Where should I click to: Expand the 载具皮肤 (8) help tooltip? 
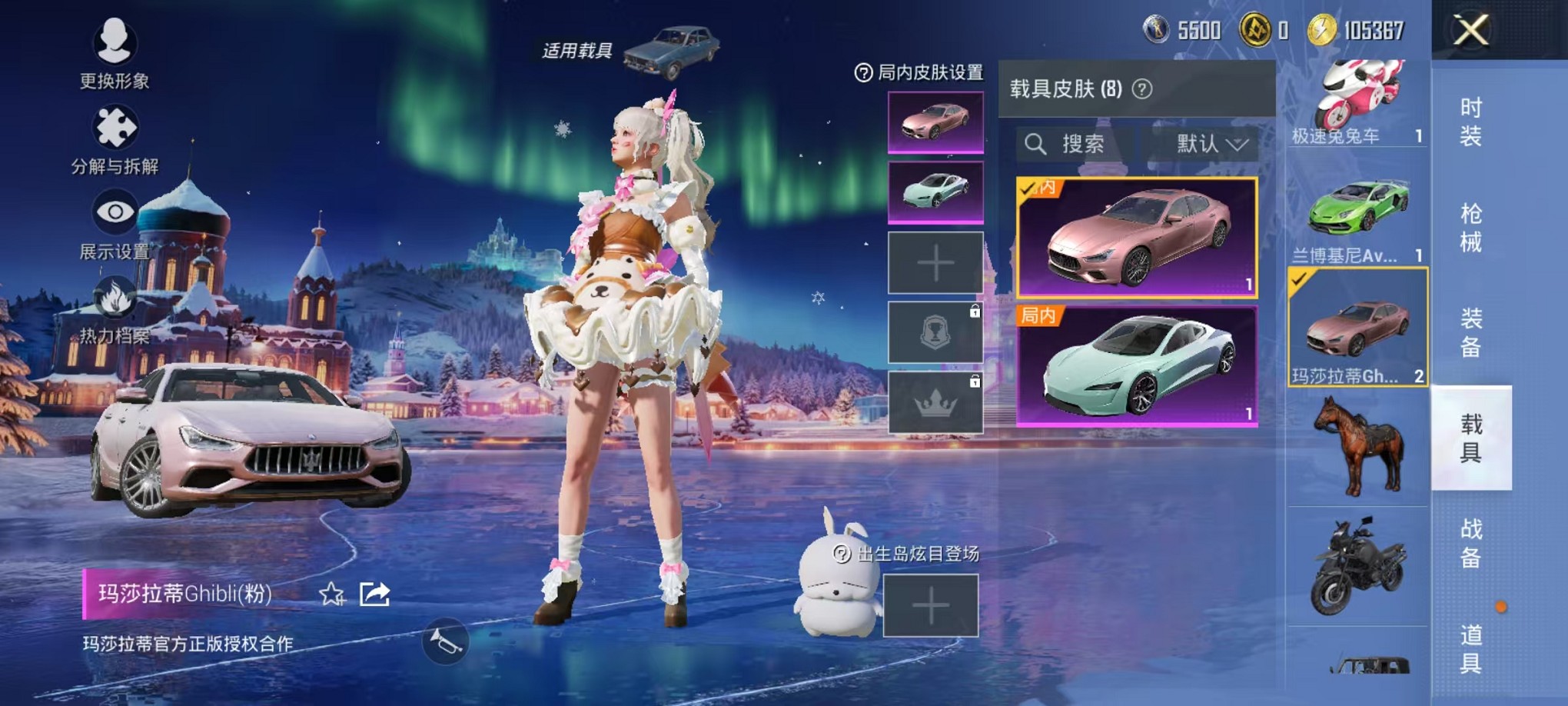(x=1143, y=88)
